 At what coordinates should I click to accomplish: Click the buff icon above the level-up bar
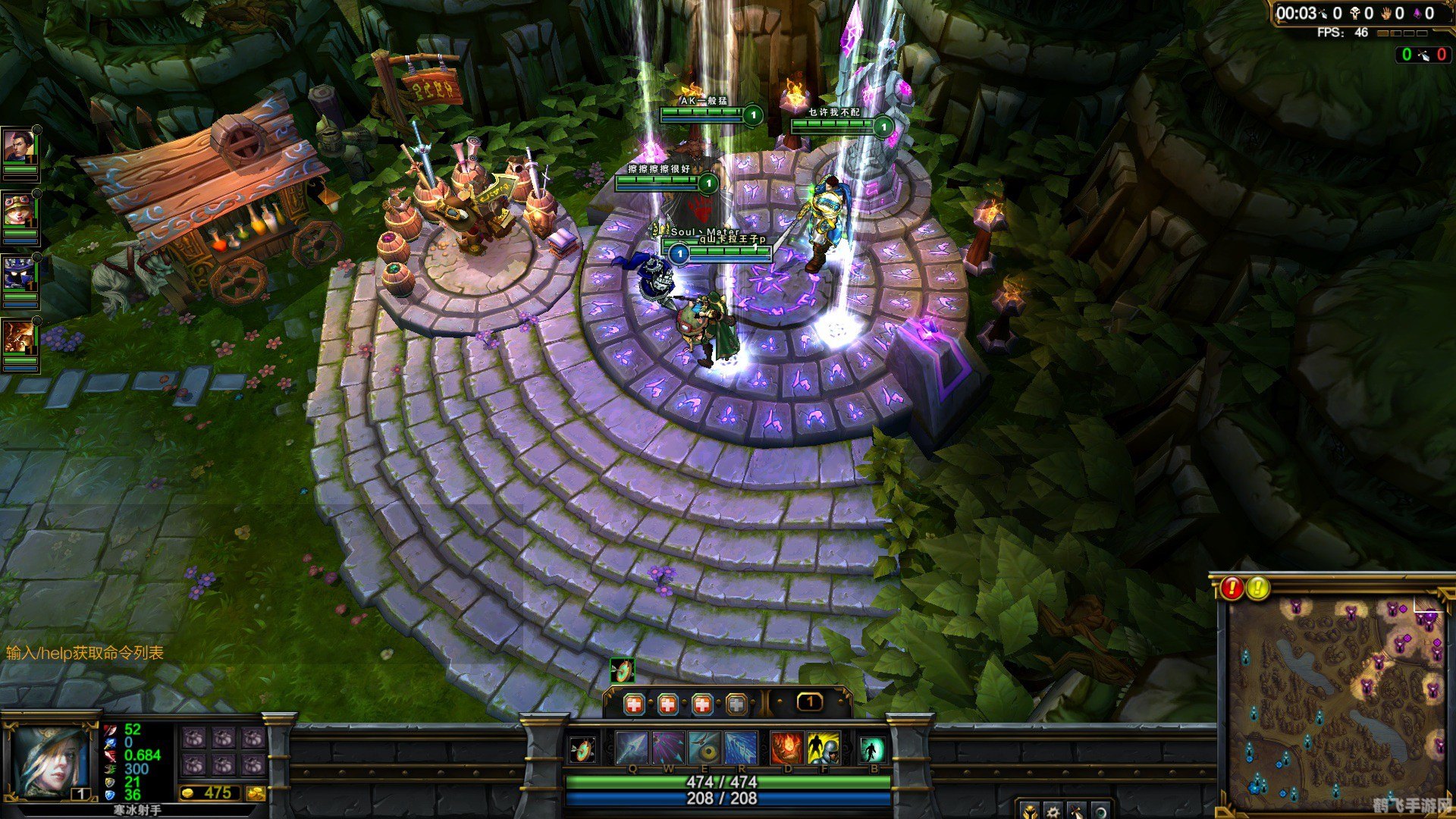coord(622,670)
